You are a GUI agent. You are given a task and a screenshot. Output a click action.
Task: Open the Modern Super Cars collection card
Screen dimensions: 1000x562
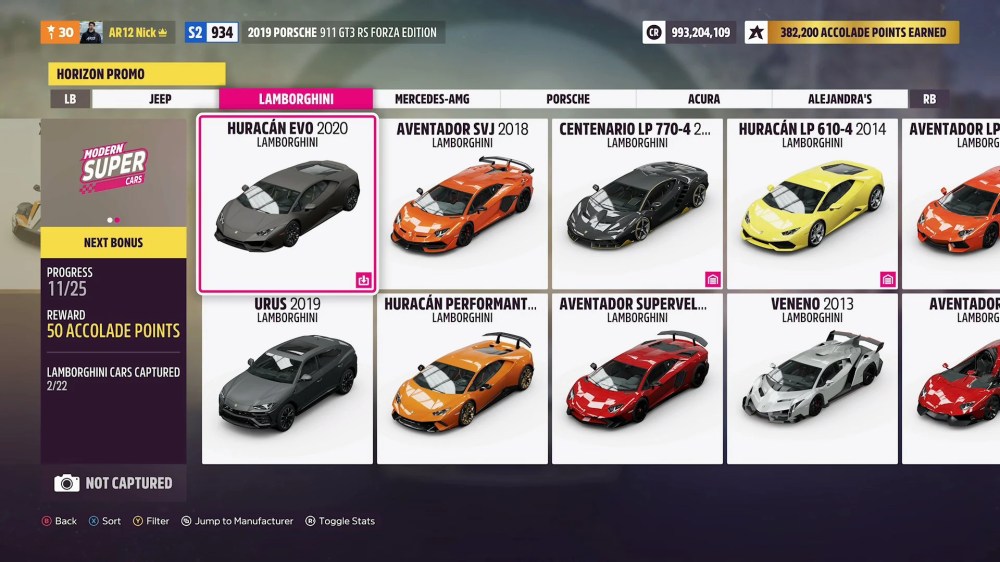click(113, 171)
